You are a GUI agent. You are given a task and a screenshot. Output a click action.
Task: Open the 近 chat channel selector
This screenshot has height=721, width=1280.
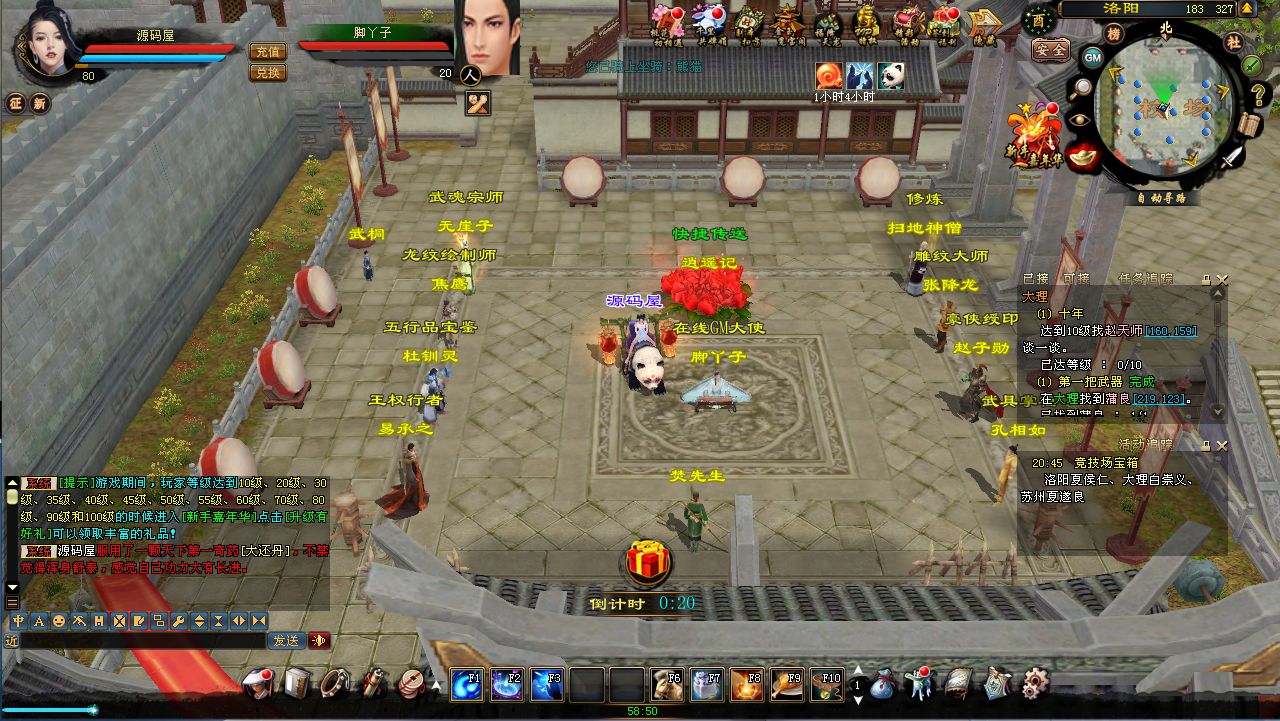[11, 640]
